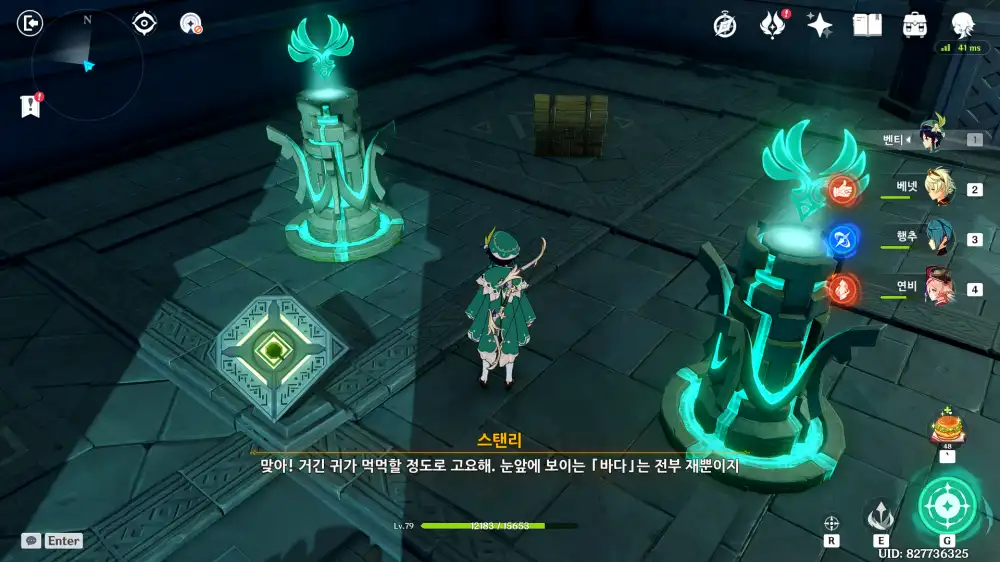Viewport: 1000px width, 562px height.
Task: Switch to party member 베넷
Action: pos(938,188)
